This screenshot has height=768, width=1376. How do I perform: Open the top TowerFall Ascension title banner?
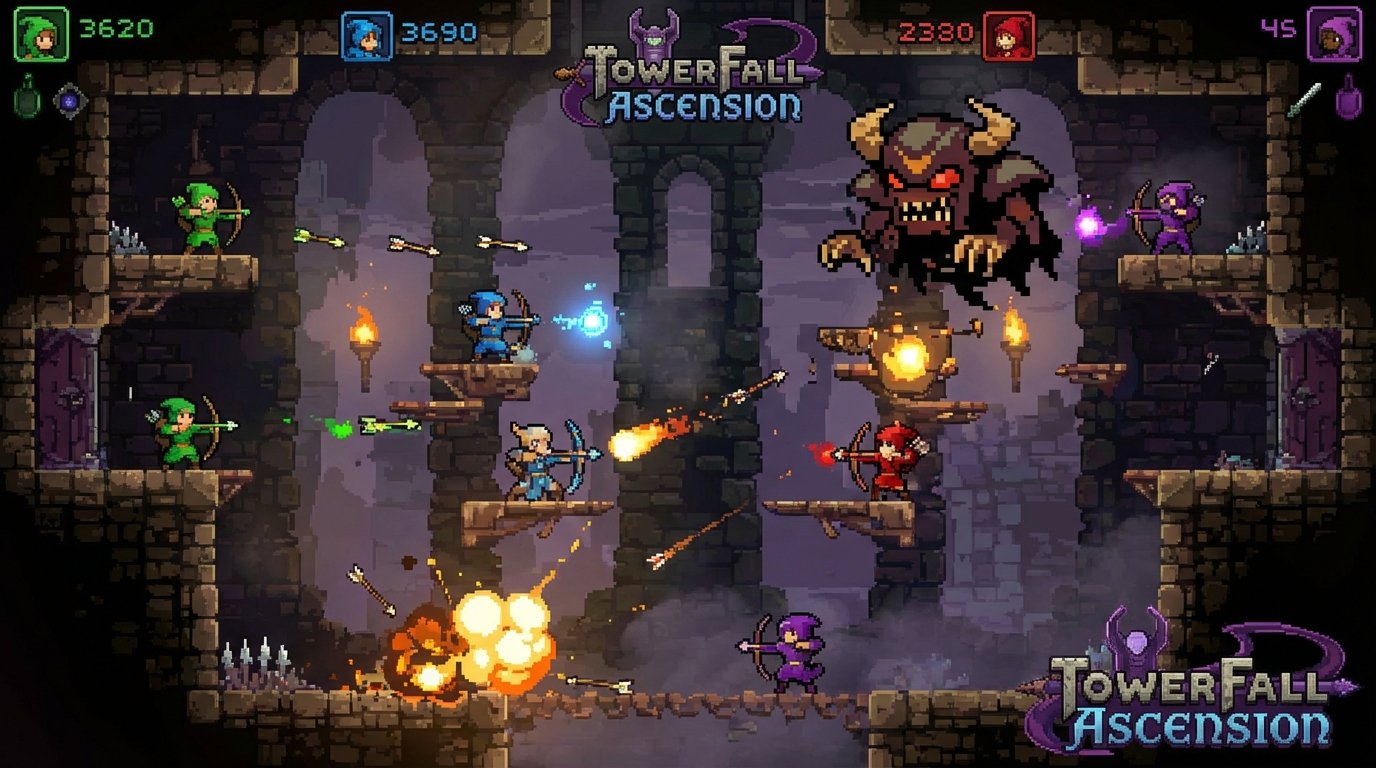point(688,75)
